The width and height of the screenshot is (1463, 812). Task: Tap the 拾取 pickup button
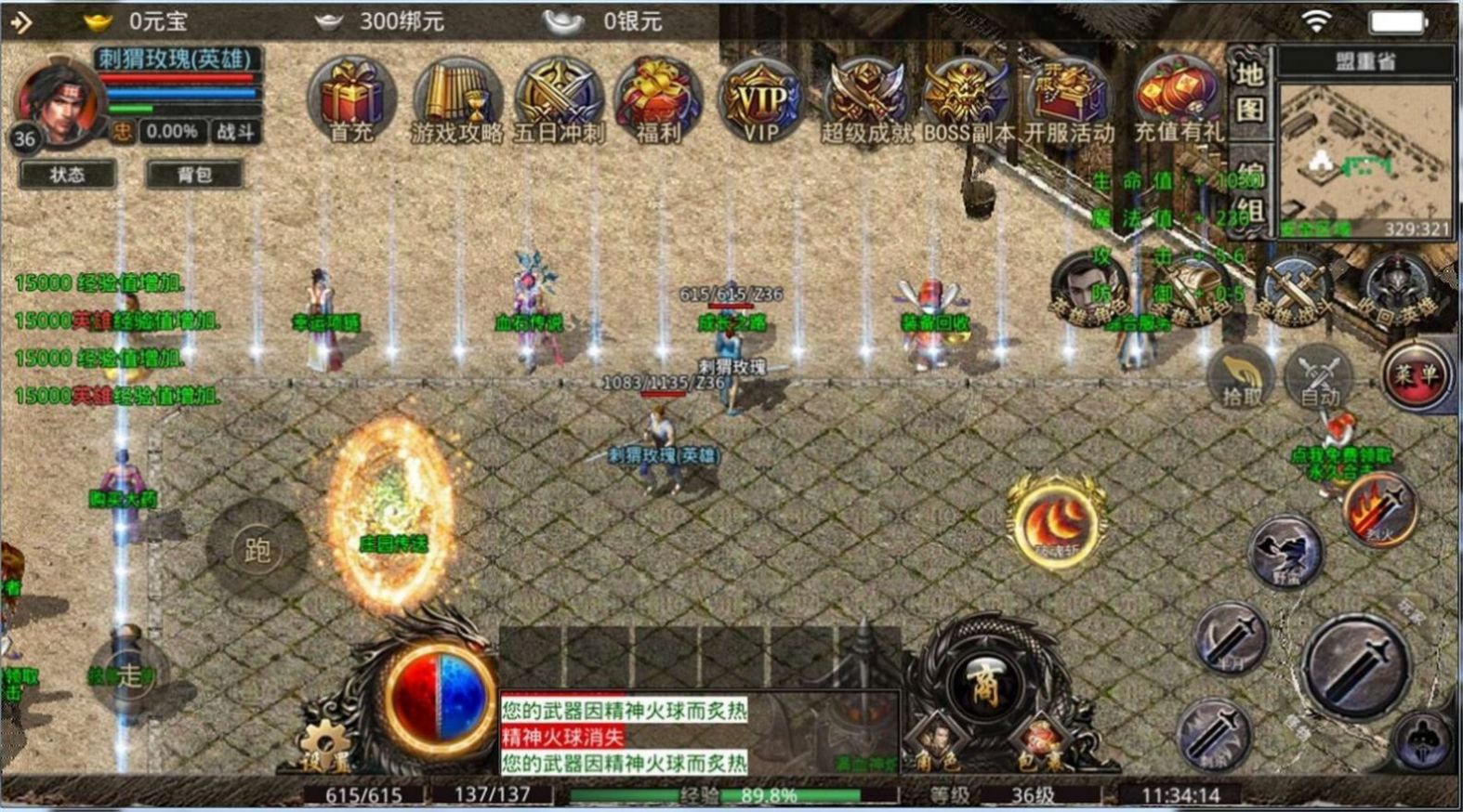coord(1242,379)
